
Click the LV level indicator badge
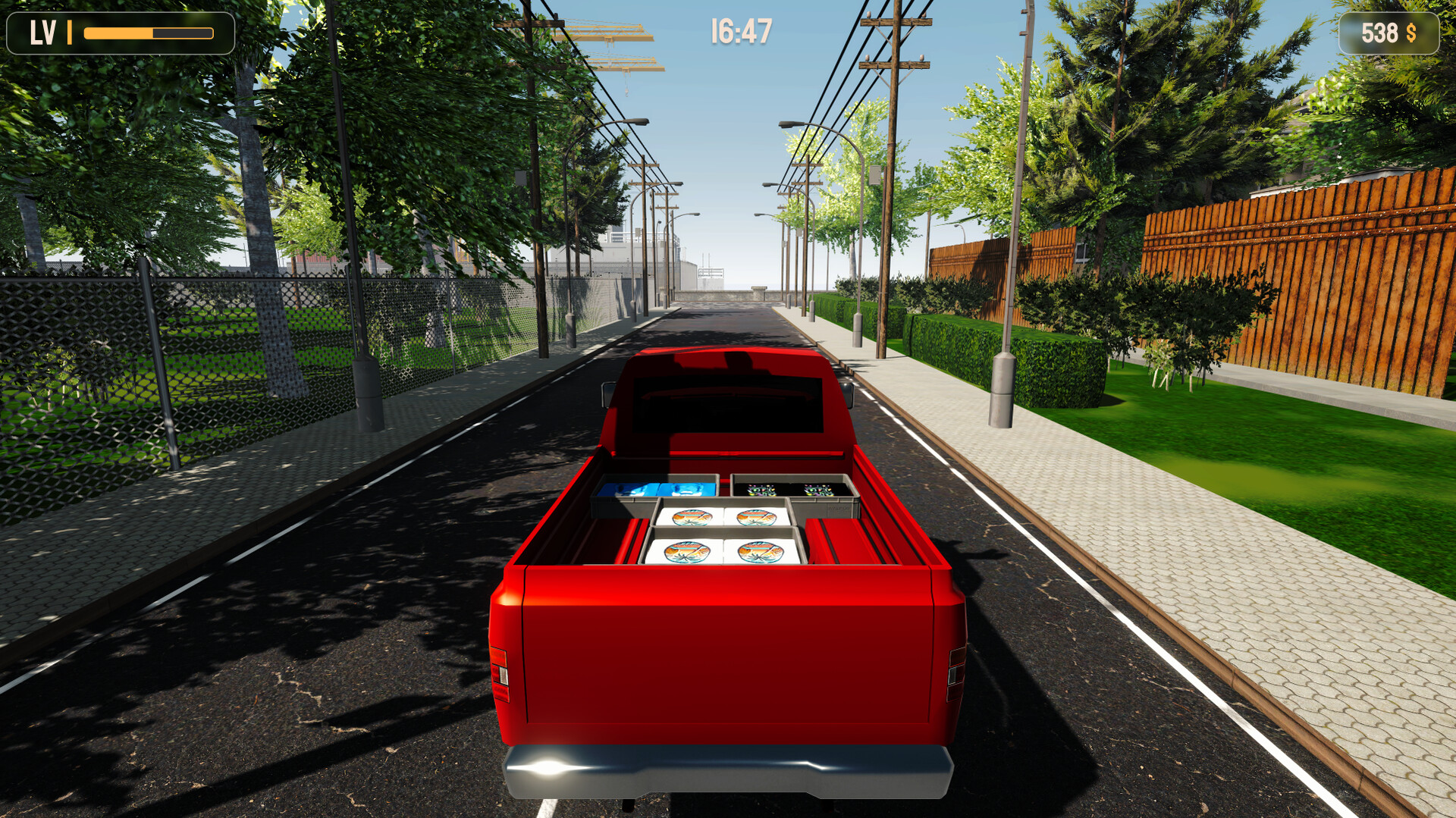click(x=42, y=32)
